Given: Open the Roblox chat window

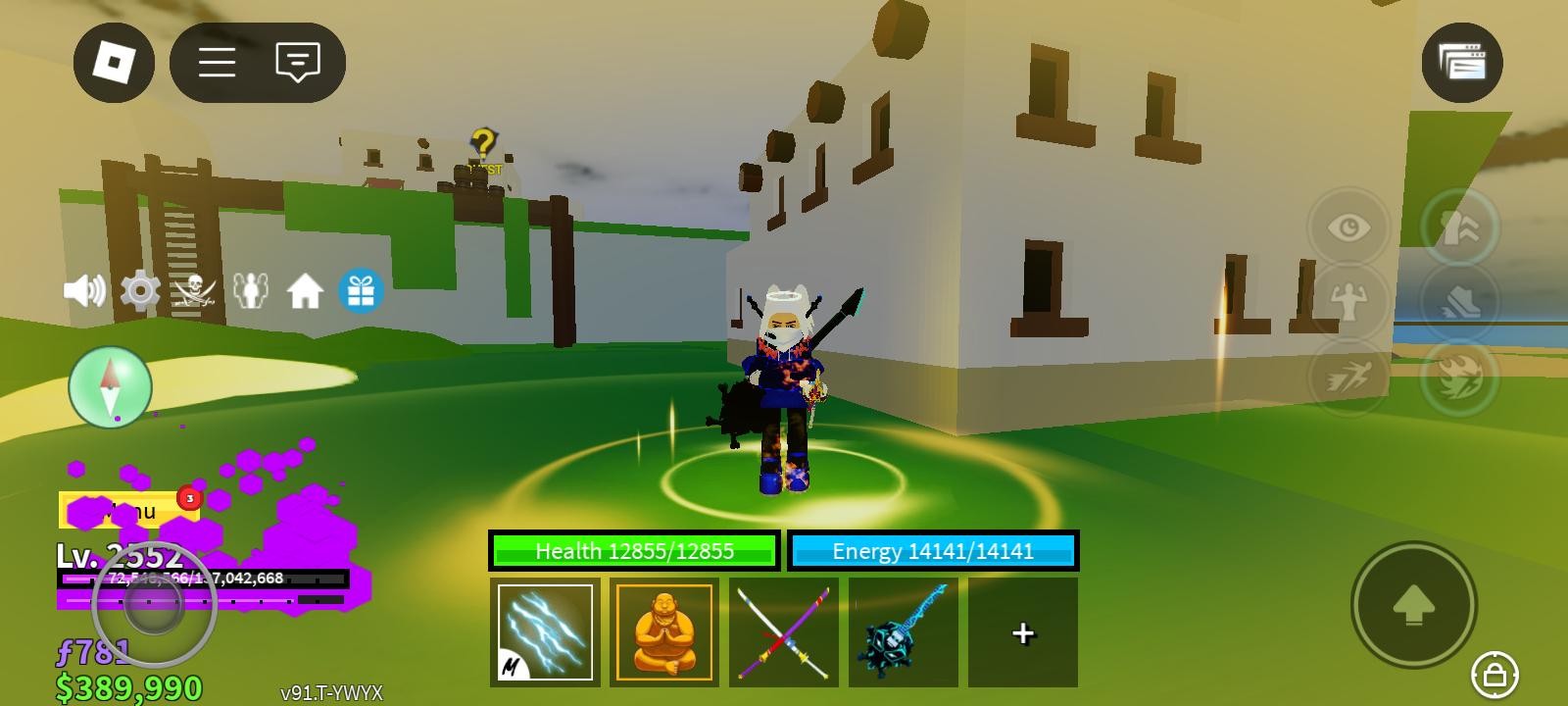Looking at the screenshot, I should coord(298,63).
